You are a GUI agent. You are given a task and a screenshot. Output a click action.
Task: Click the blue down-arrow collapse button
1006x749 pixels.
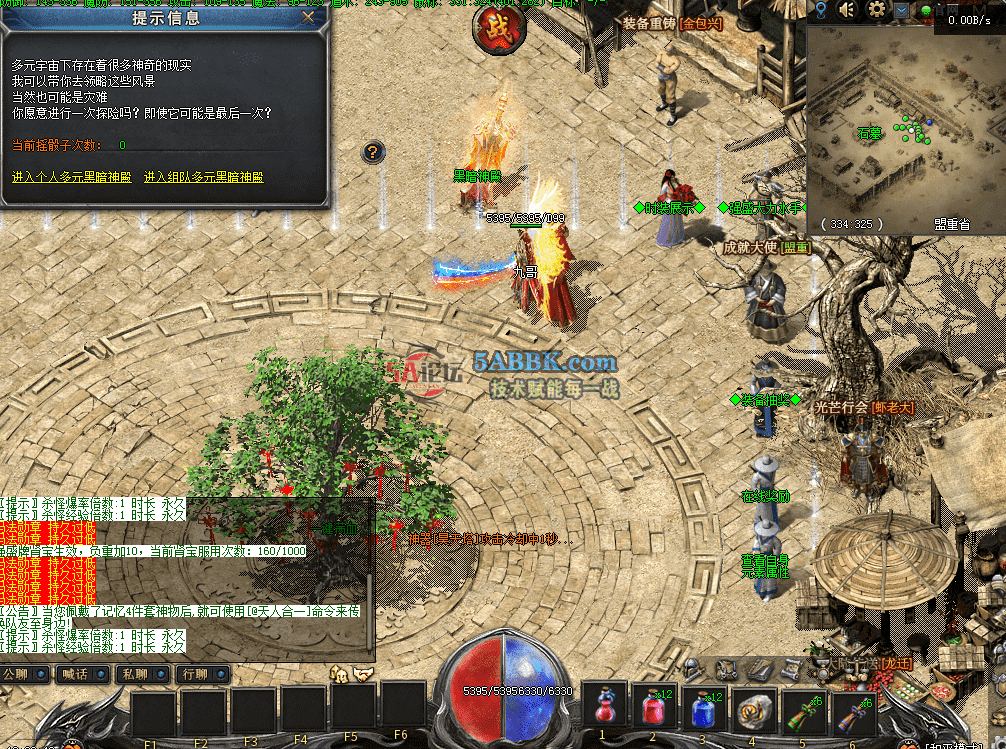tap(902, 10)
